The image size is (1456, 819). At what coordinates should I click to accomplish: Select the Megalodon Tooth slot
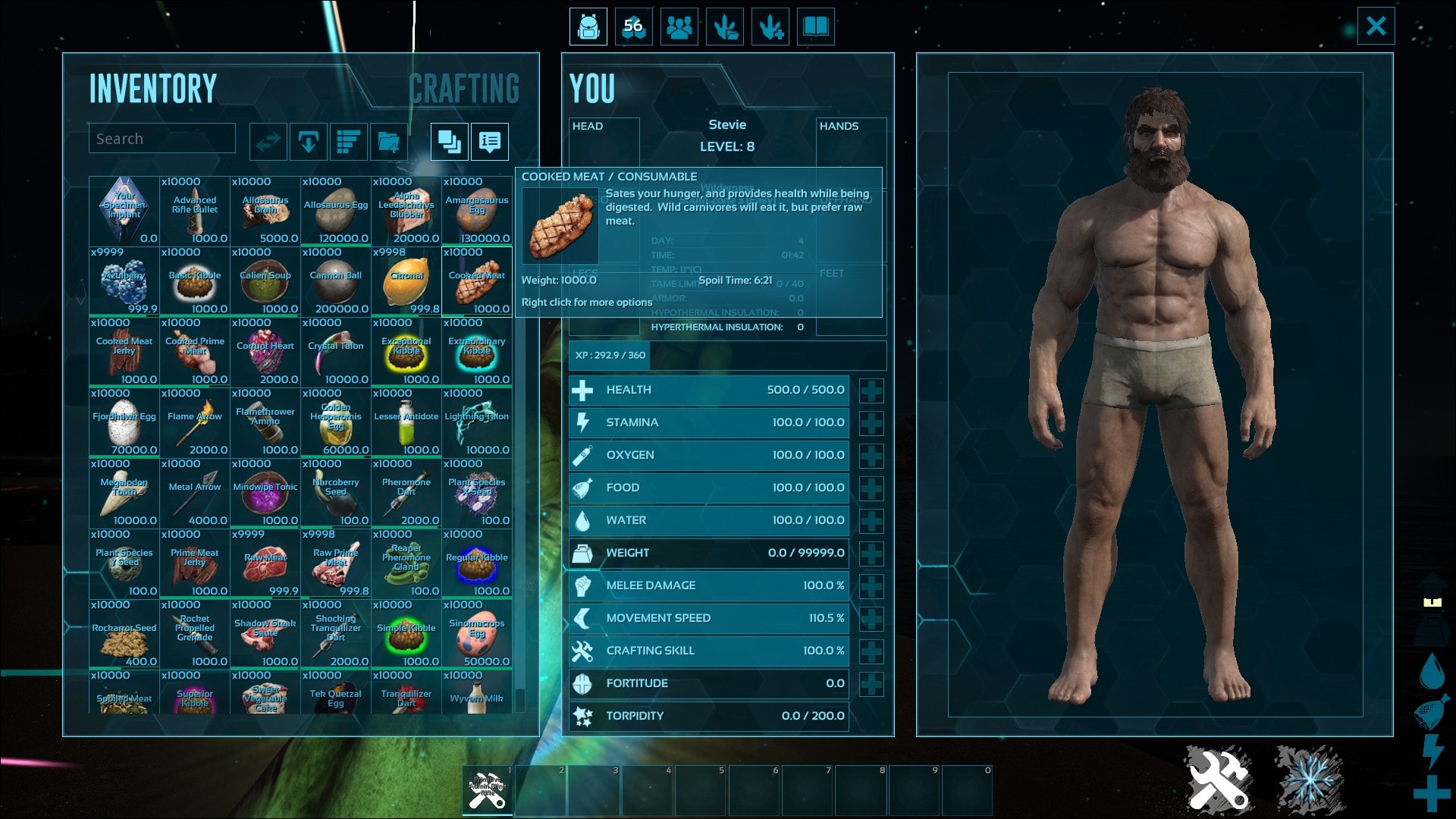(x=124, y=493)
